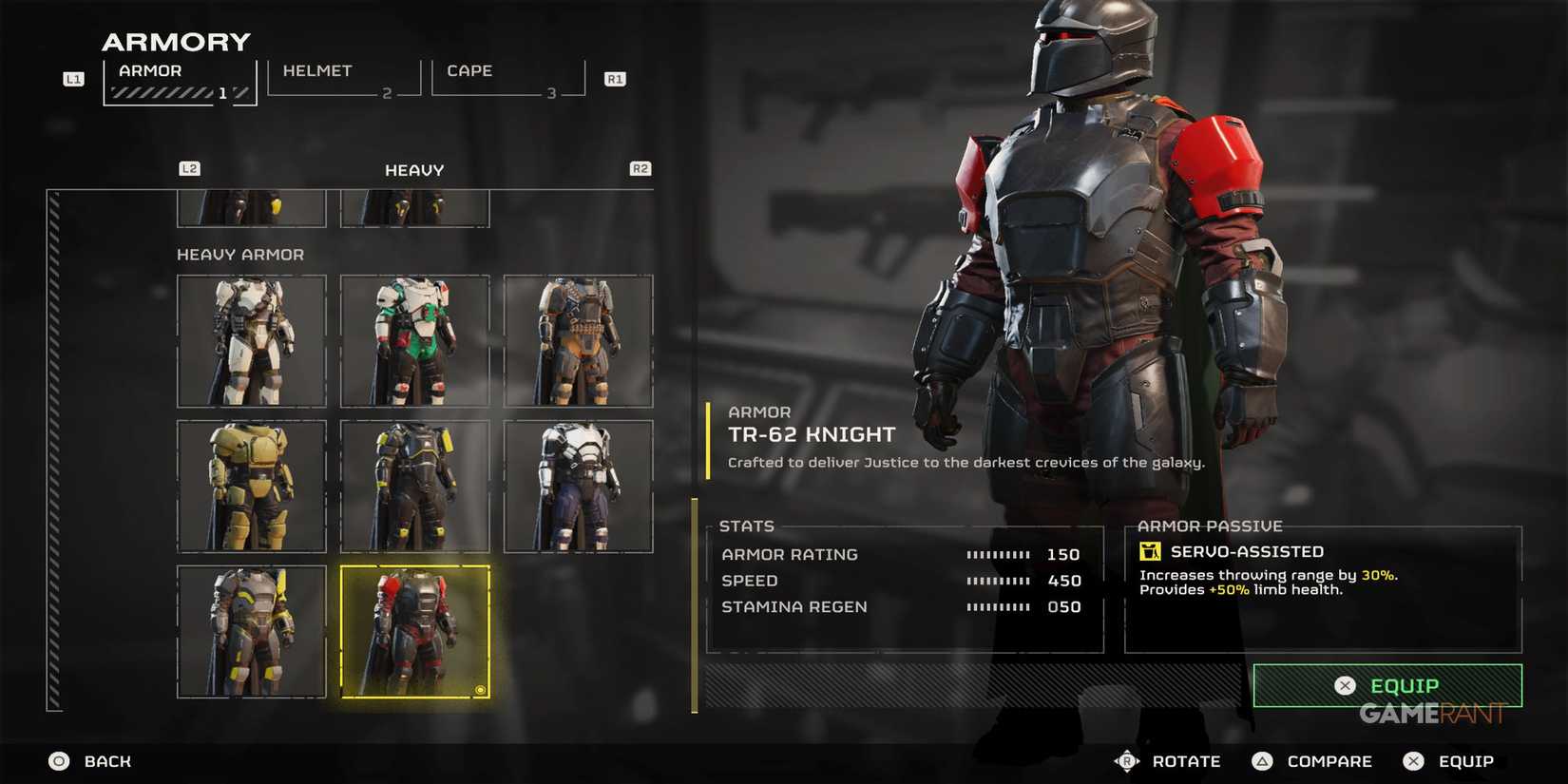
Task: Click the triangle Compare icon
Action: 1263,760
